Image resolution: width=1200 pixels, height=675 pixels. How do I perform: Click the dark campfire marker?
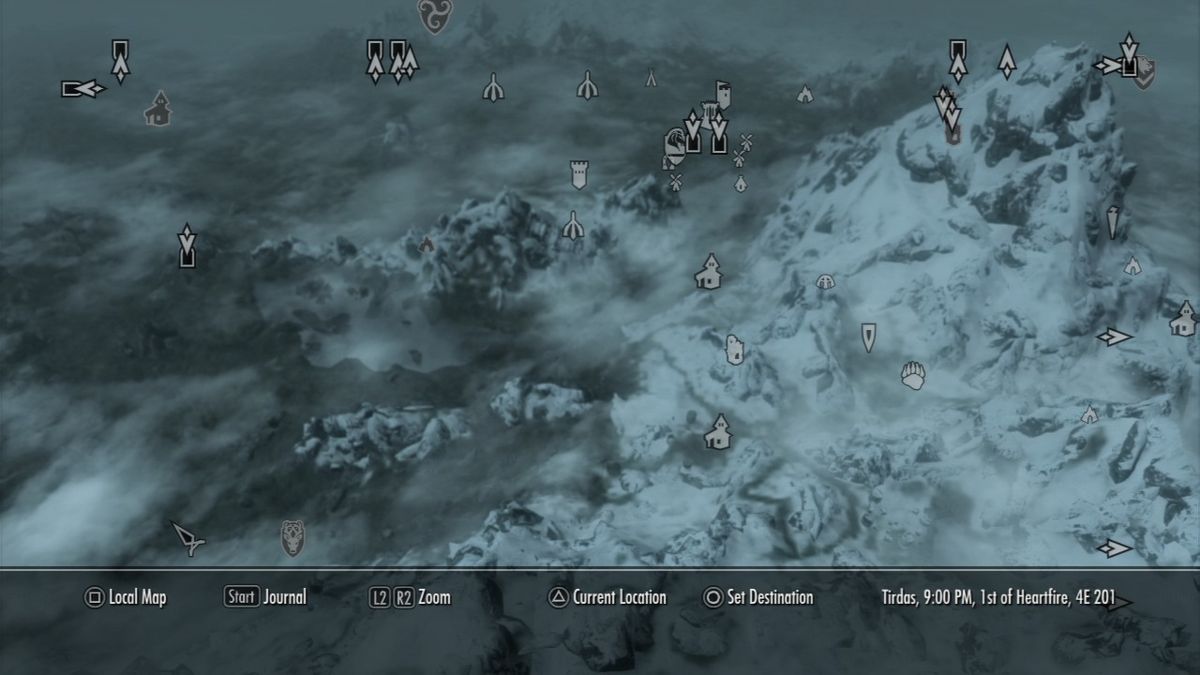pos(427,243)
